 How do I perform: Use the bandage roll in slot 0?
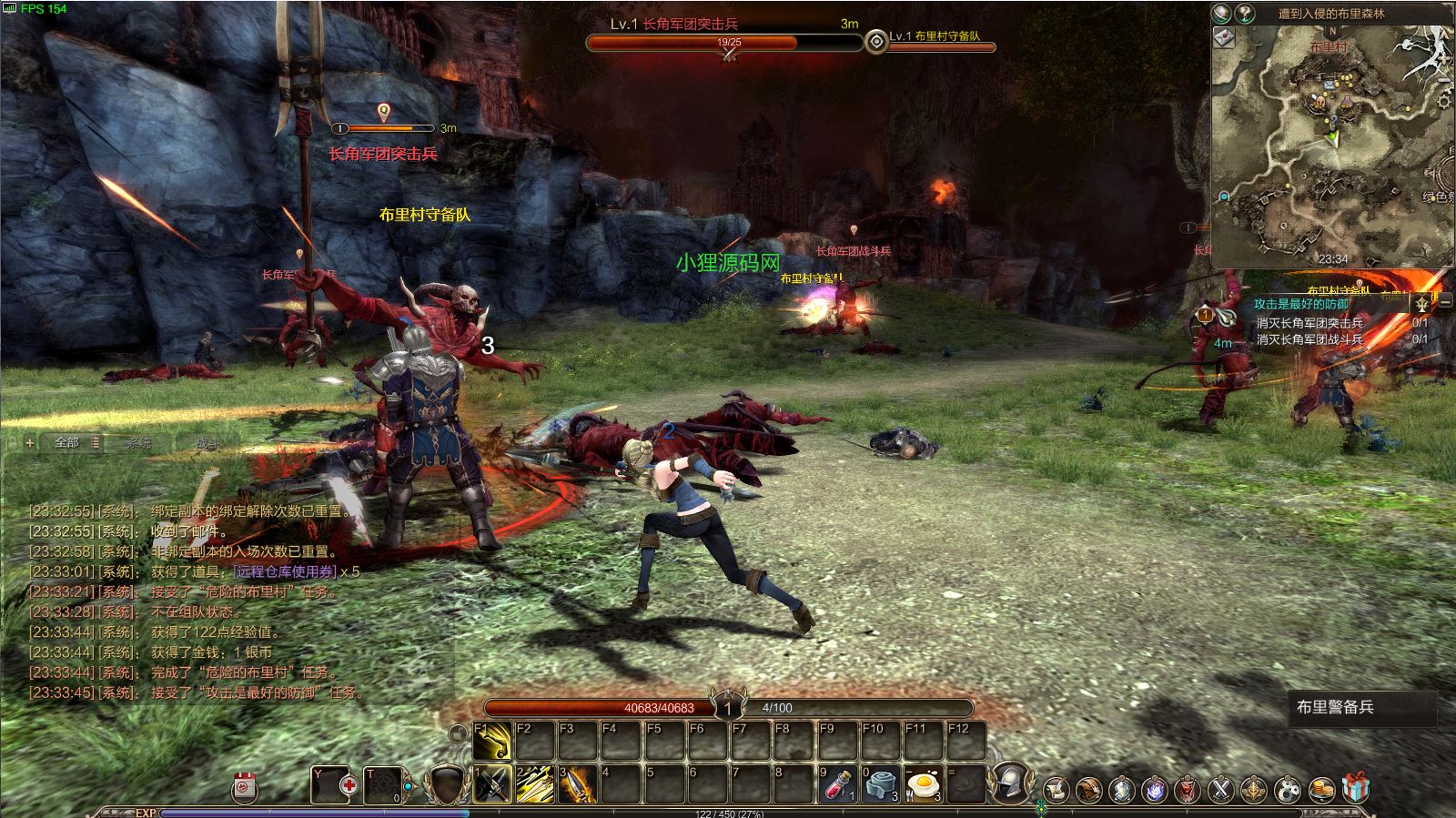pyautogui.click(x=880, y=784)
